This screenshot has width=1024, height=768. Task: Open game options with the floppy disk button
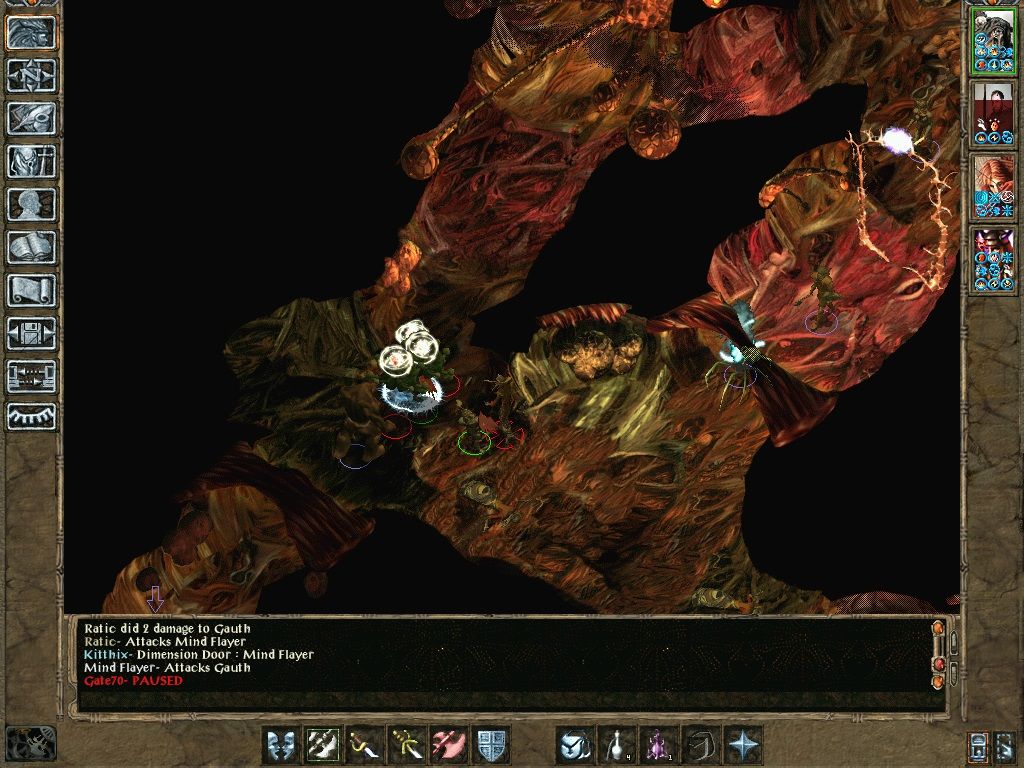(x=31, y=333)
